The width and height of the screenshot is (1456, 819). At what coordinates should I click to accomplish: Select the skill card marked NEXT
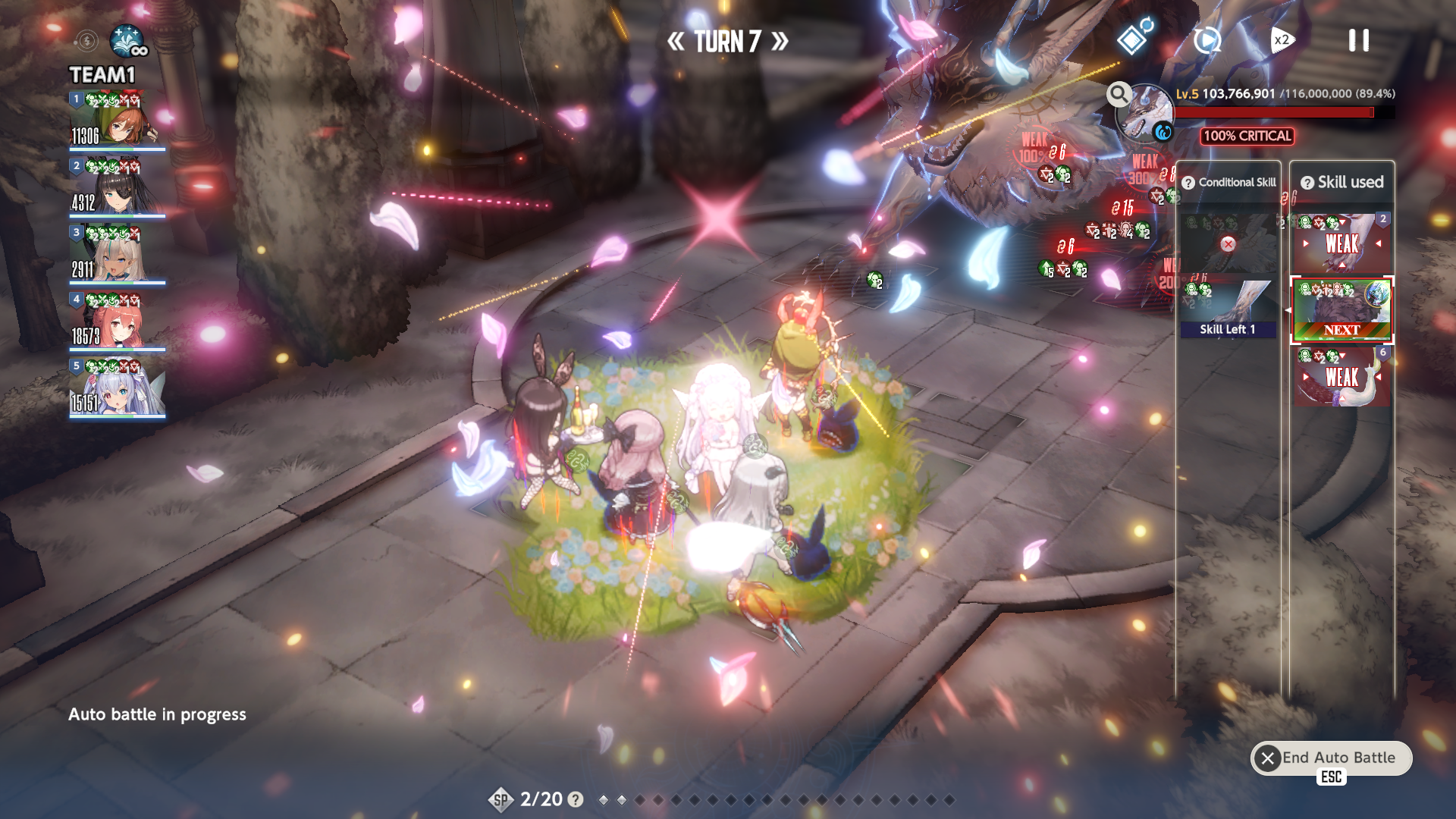tap(1341, 309)
